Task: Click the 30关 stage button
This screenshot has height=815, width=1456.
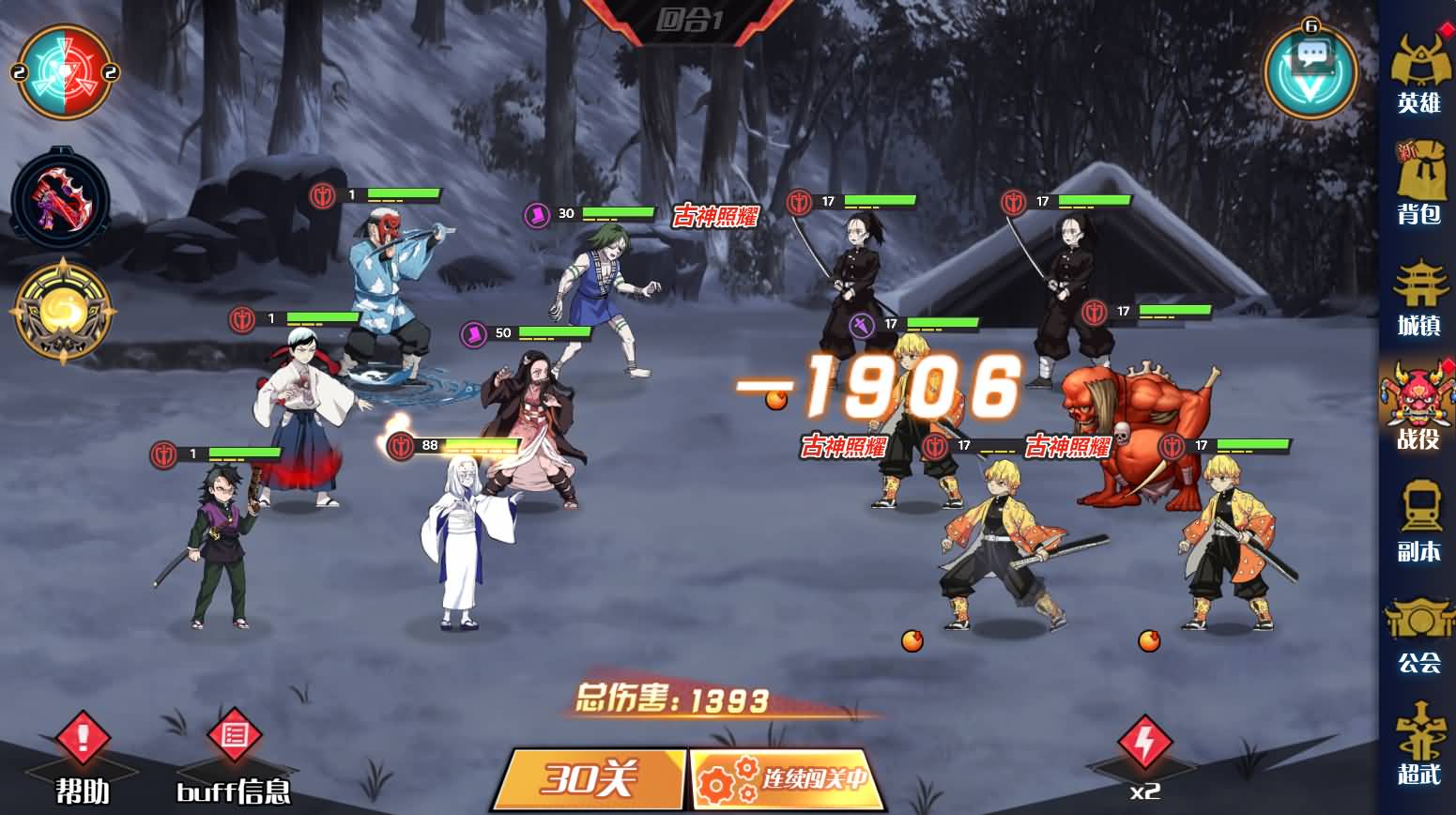Action: pyautogui.click(x=591, y=779)
